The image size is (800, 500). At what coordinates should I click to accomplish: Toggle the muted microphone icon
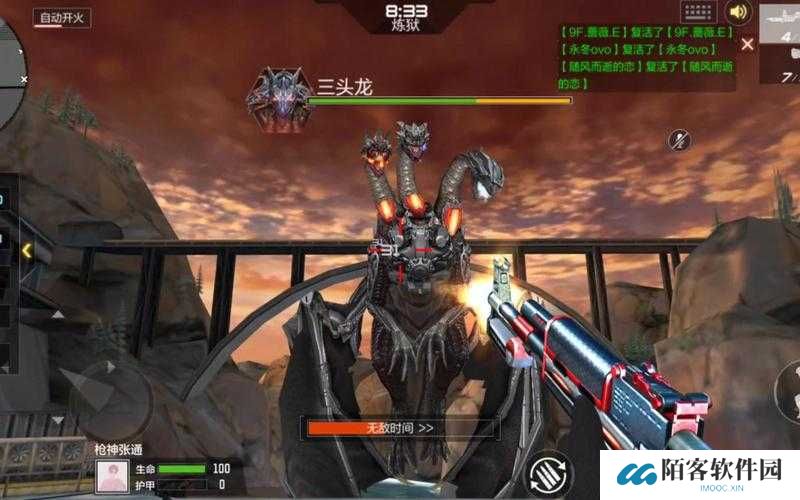[680, 140]
